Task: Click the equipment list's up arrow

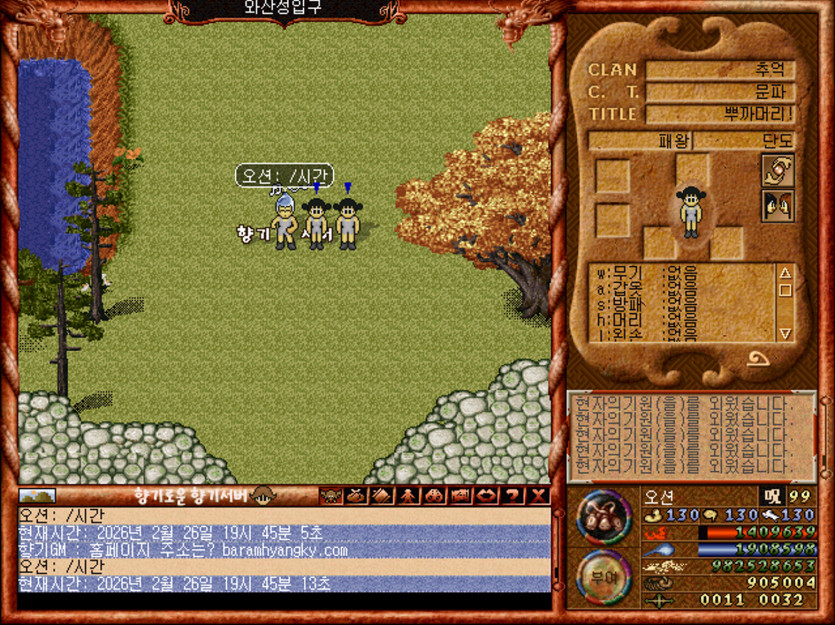Action: (784, 272)
